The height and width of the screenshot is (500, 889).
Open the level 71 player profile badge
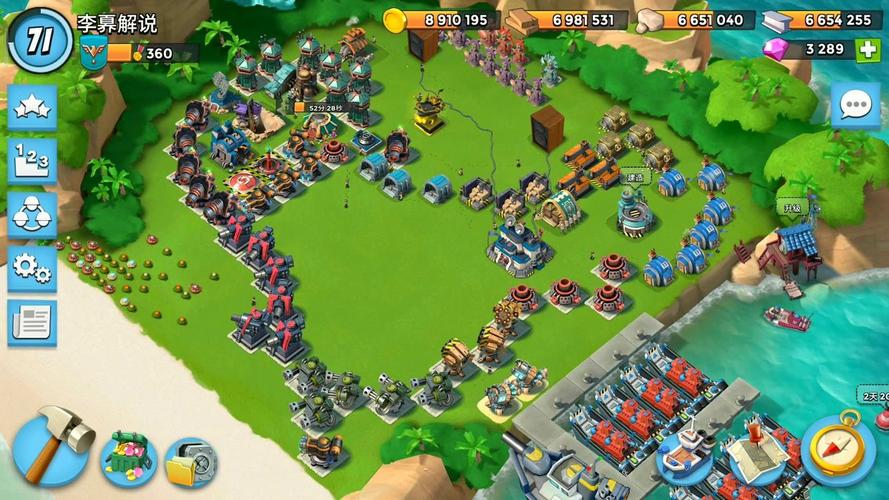(x=39, y=39)
